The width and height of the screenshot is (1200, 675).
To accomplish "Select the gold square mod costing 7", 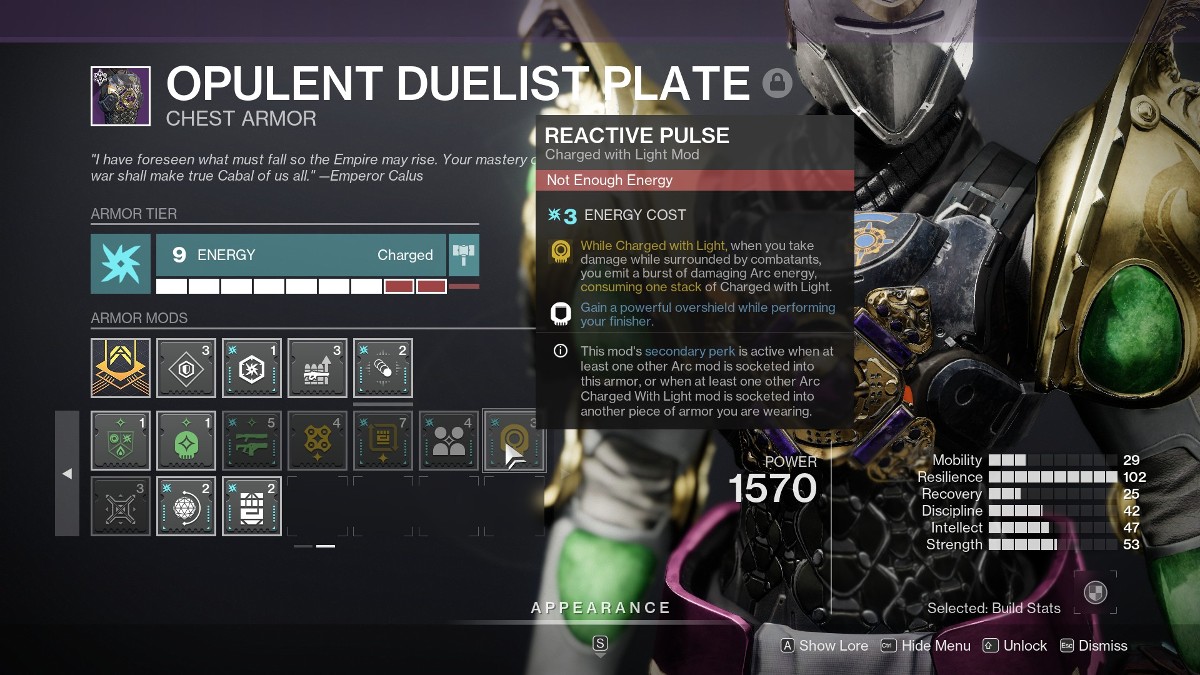I will (x=383, y=440).
